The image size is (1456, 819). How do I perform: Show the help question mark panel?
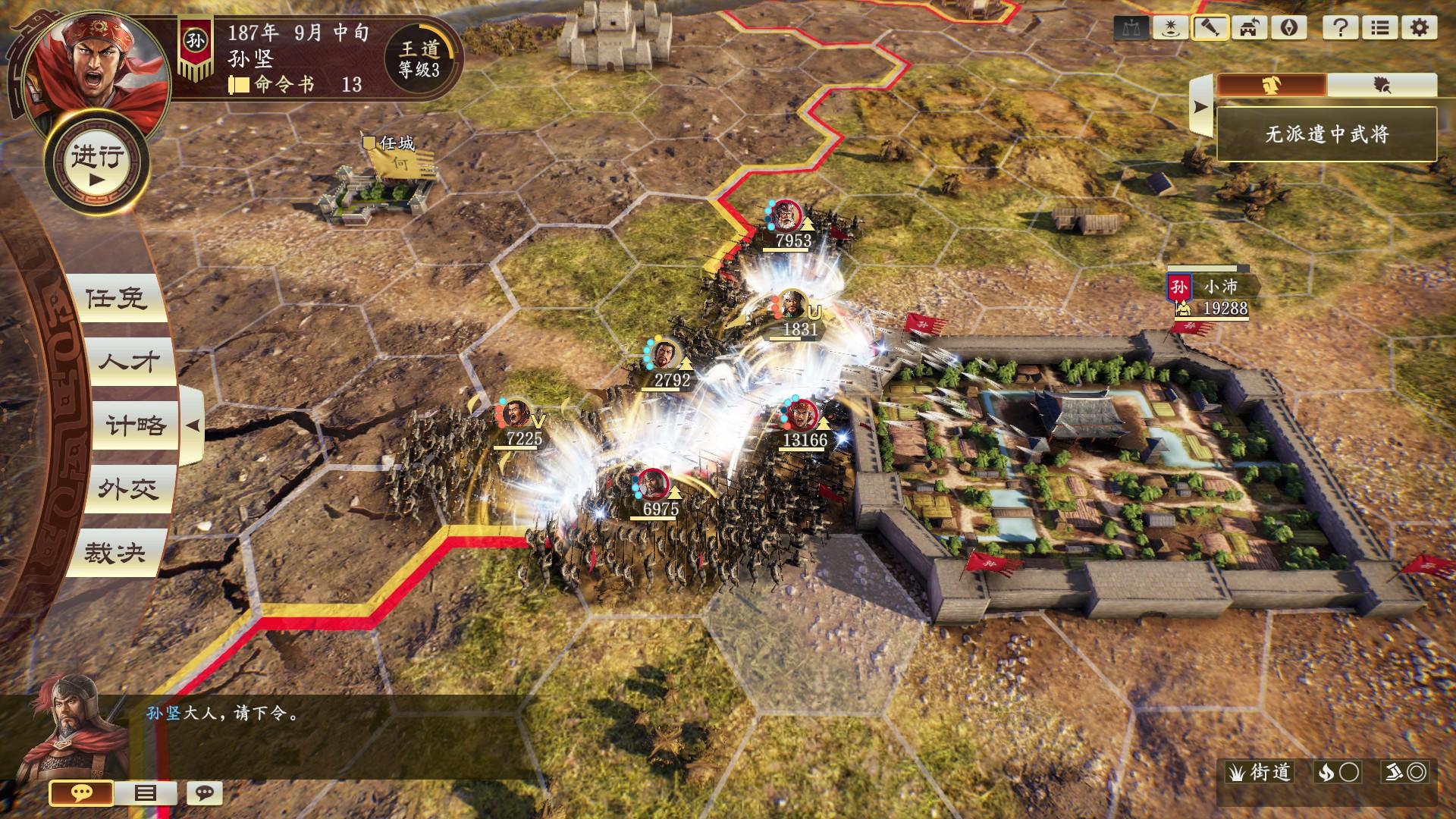[x=1340, y=28]
